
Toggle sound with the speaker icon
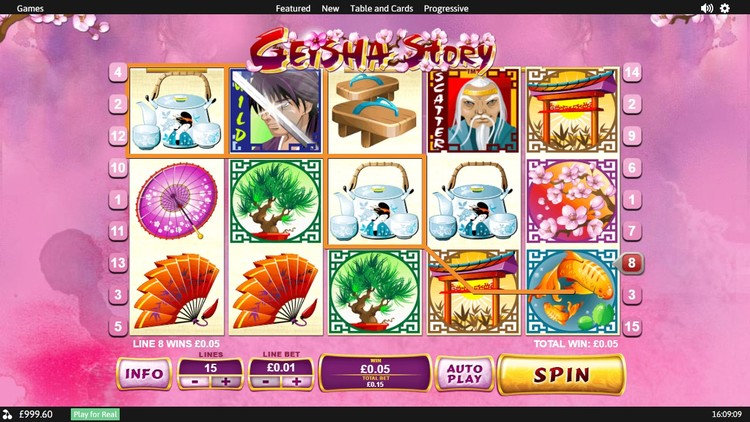706,8
